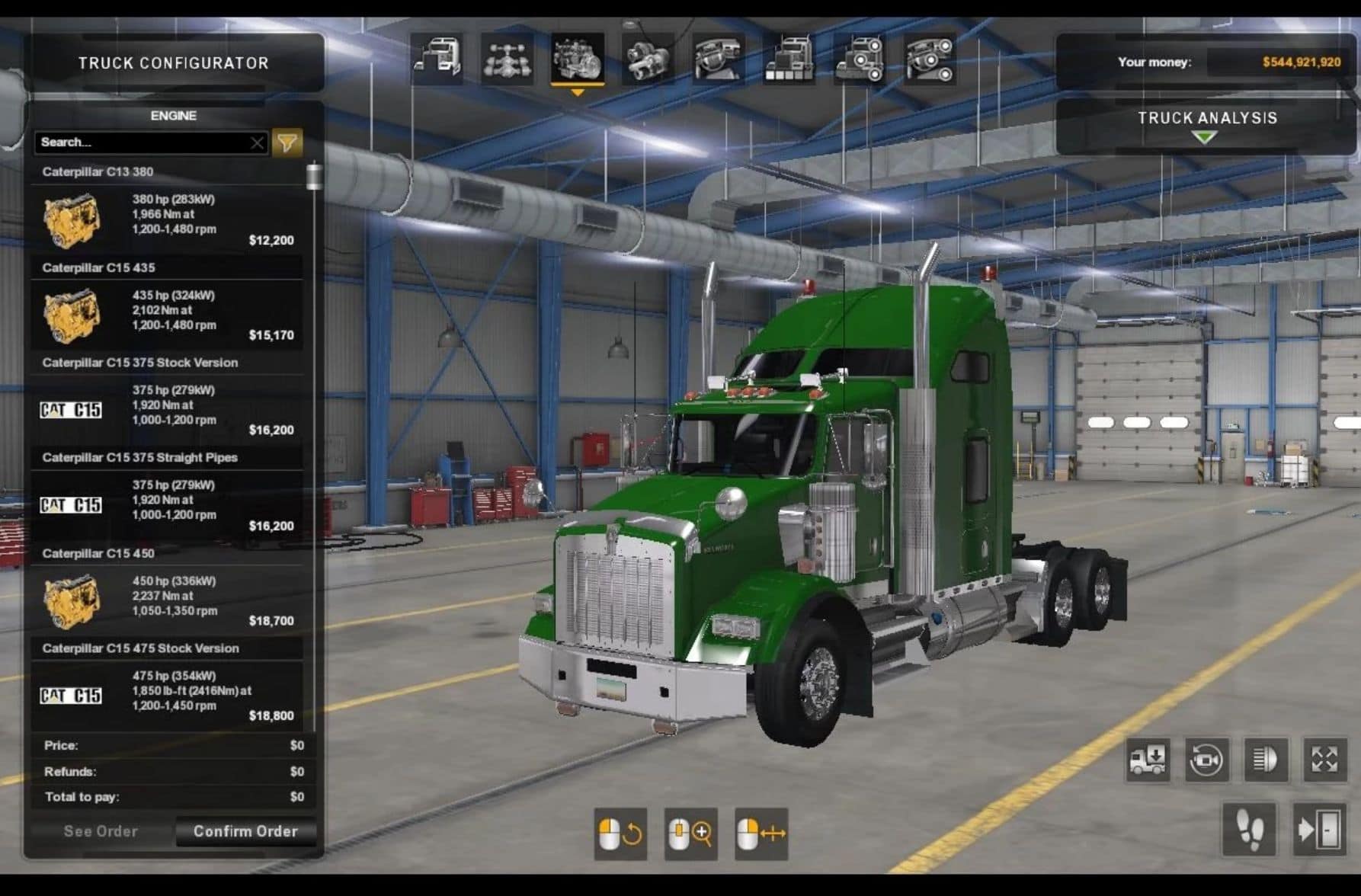Image resolution: width=1361 pixels, height=896 pixels.
Task: Select the Caterpillar C13 380 engine
Action: tap(168, 219)
